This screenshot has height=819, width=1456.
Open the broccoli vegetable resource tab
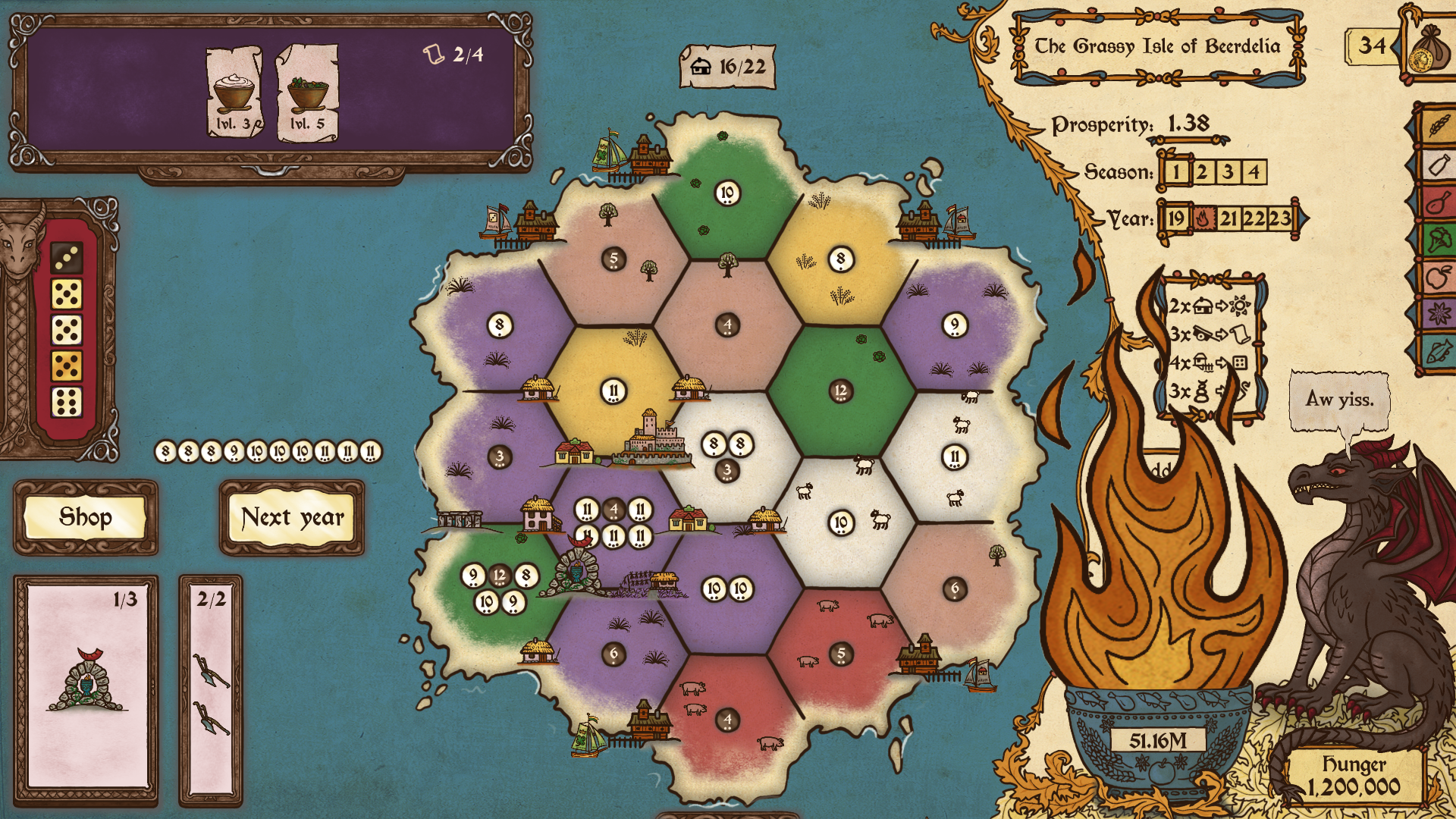click(1439, 240)
